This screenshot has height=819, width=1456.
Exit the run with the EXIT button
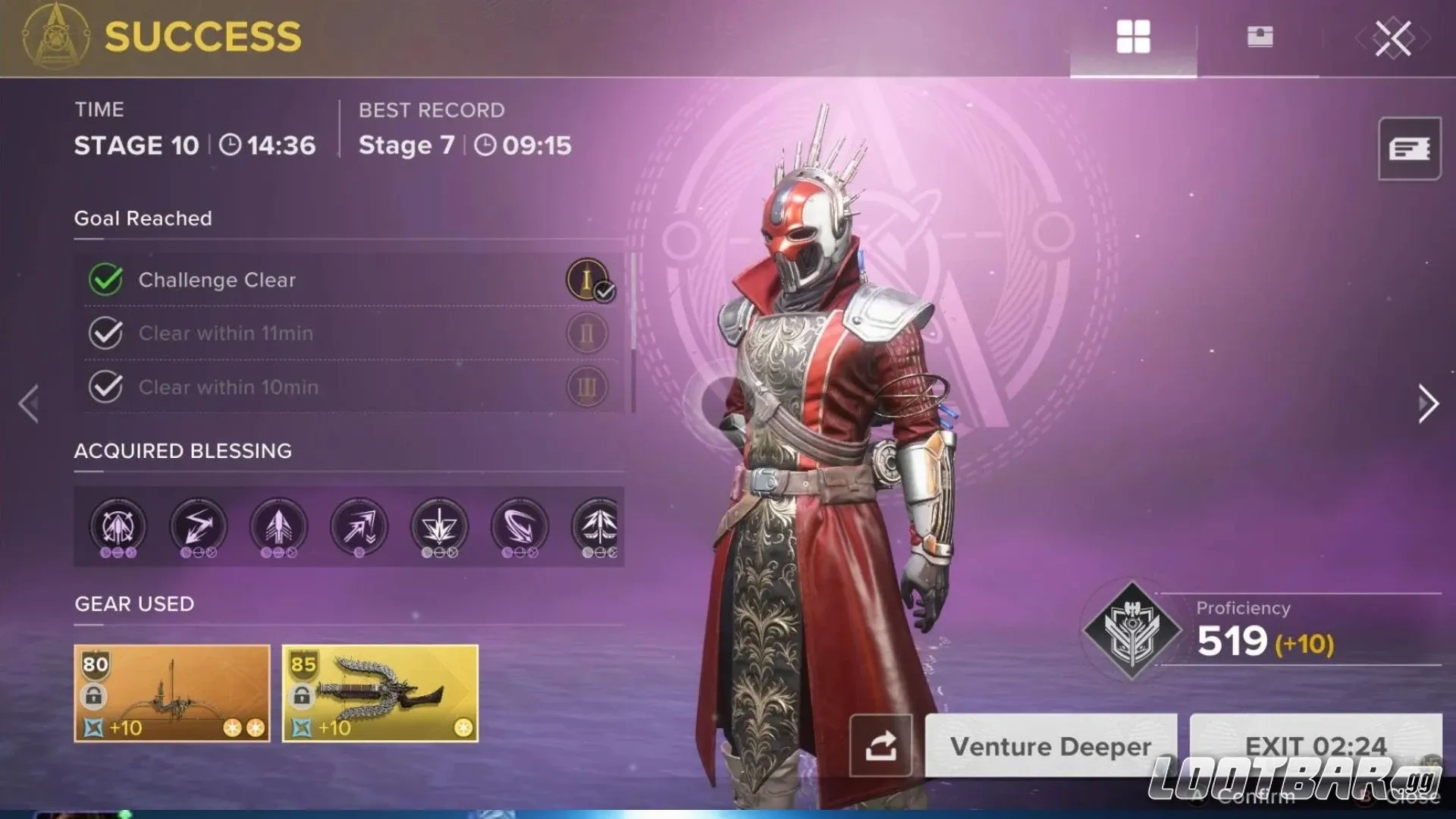point(1315,745)
